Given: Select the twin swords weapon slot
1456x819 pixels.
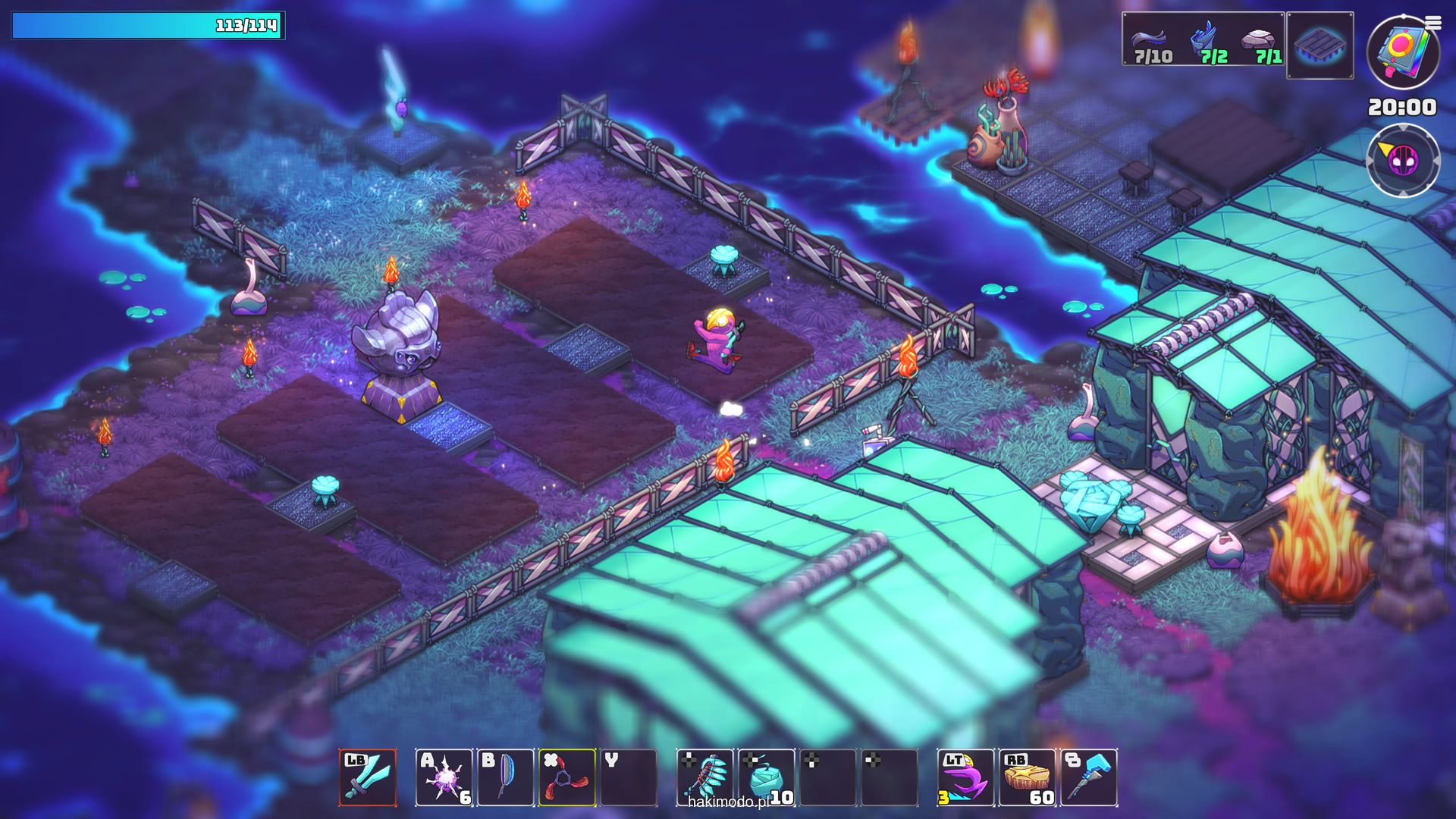Looking at the screenshot, I should point(368,777).
